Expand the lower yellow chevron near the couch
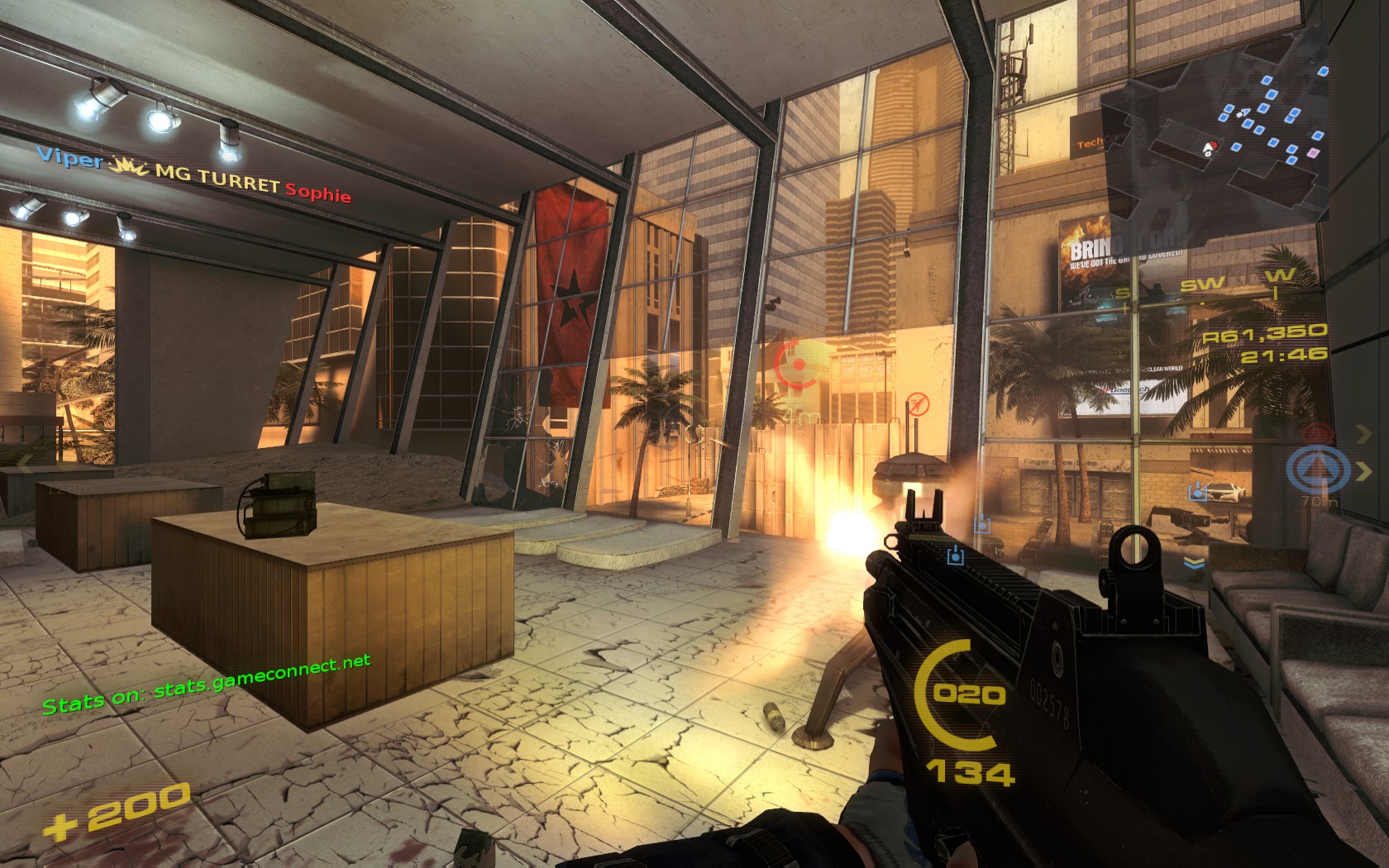 [1365, 470]
